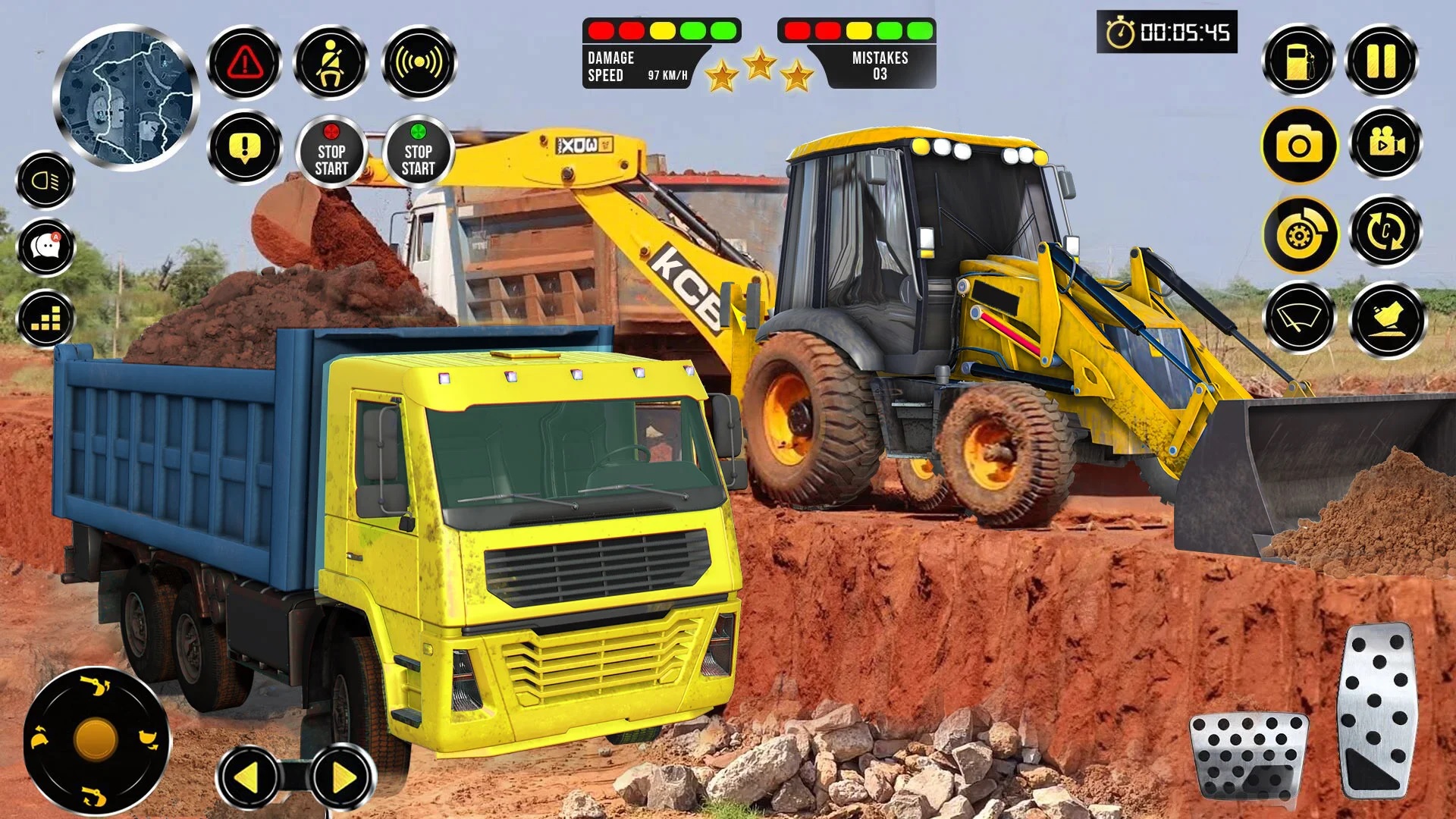Viewport: 1456px width, 819px height.
Task: Sound the horn
Action: [x=419, y=63]
